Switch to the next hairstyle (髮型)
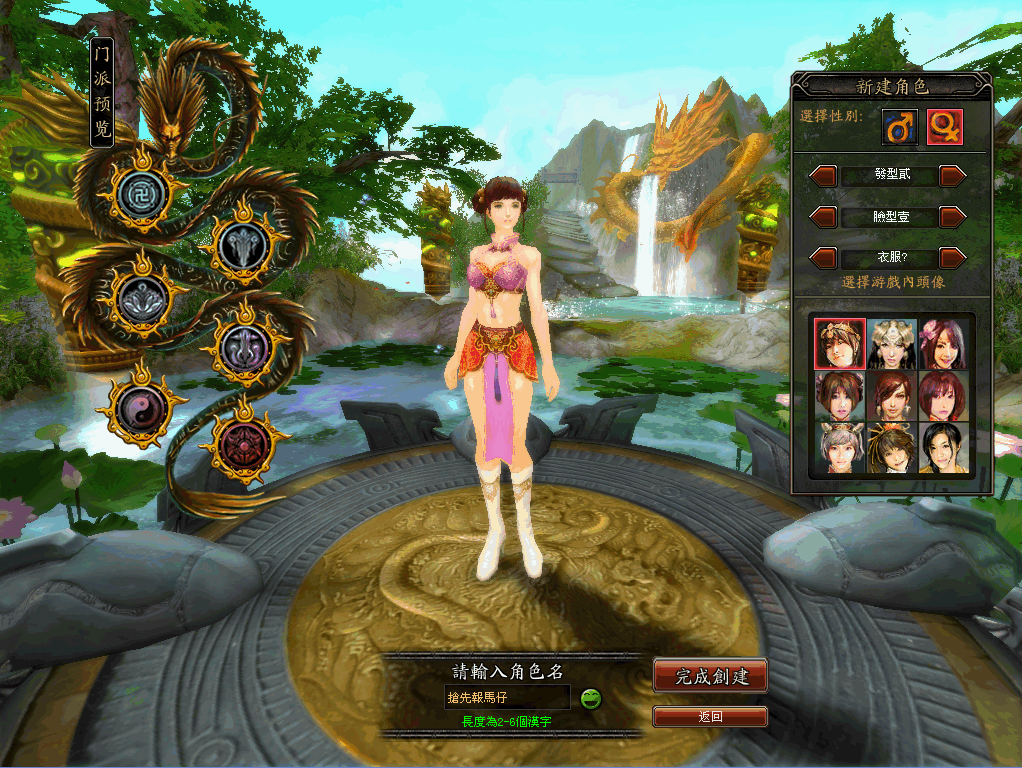1022x768 pixels. point(953,176)
